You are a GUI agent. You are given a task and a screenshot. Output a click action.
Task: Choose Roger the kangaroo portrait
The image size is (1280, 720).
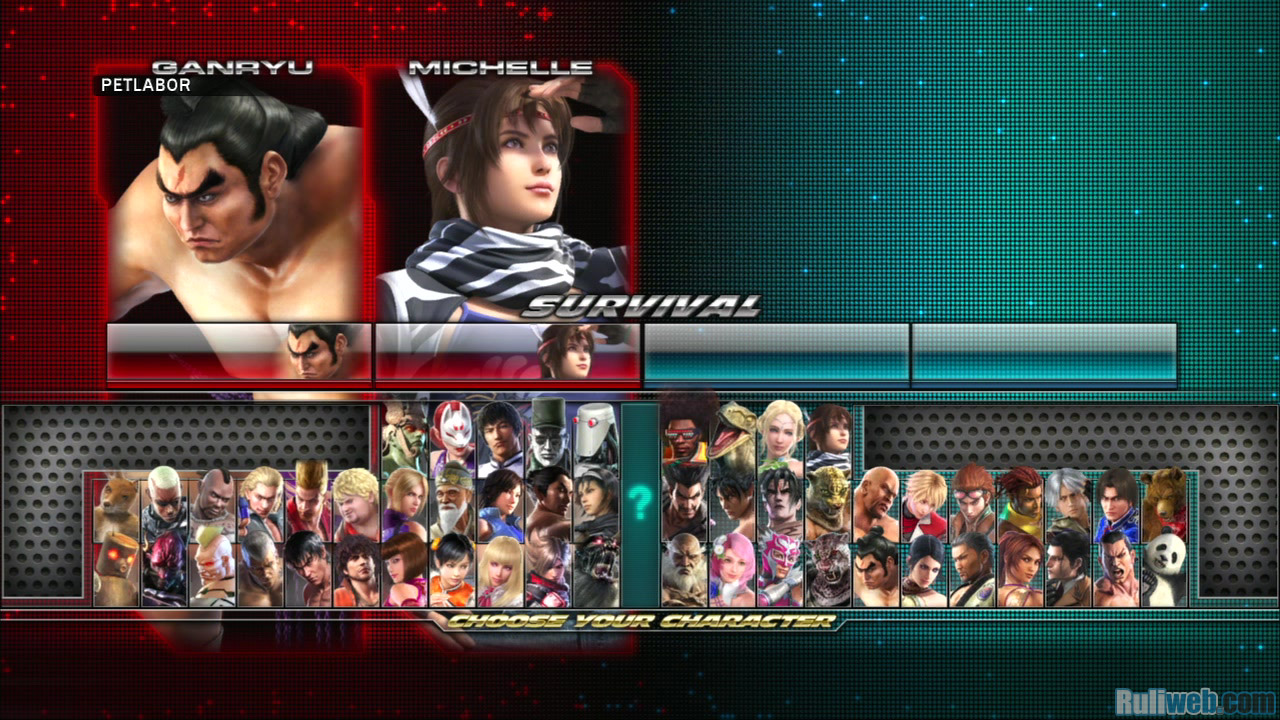[116, 500]
